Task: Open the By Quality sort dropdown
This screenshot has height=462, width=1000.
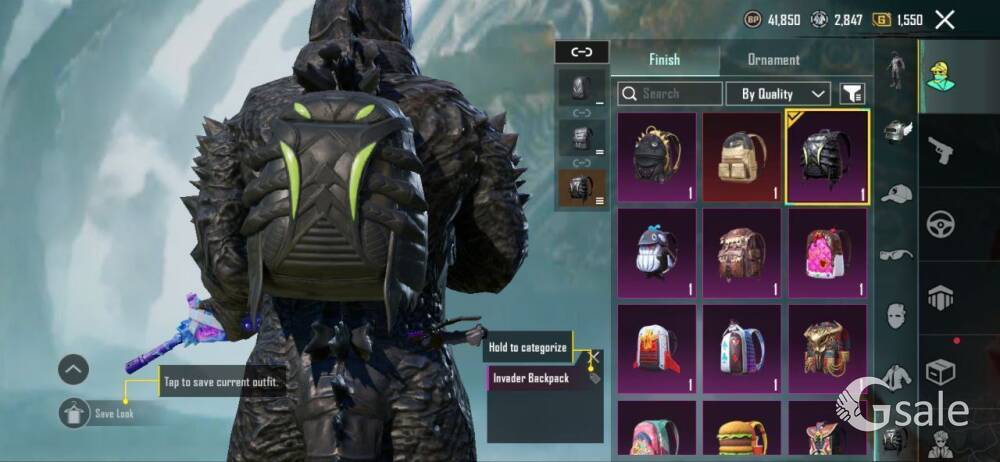Action: click(784, 94)
